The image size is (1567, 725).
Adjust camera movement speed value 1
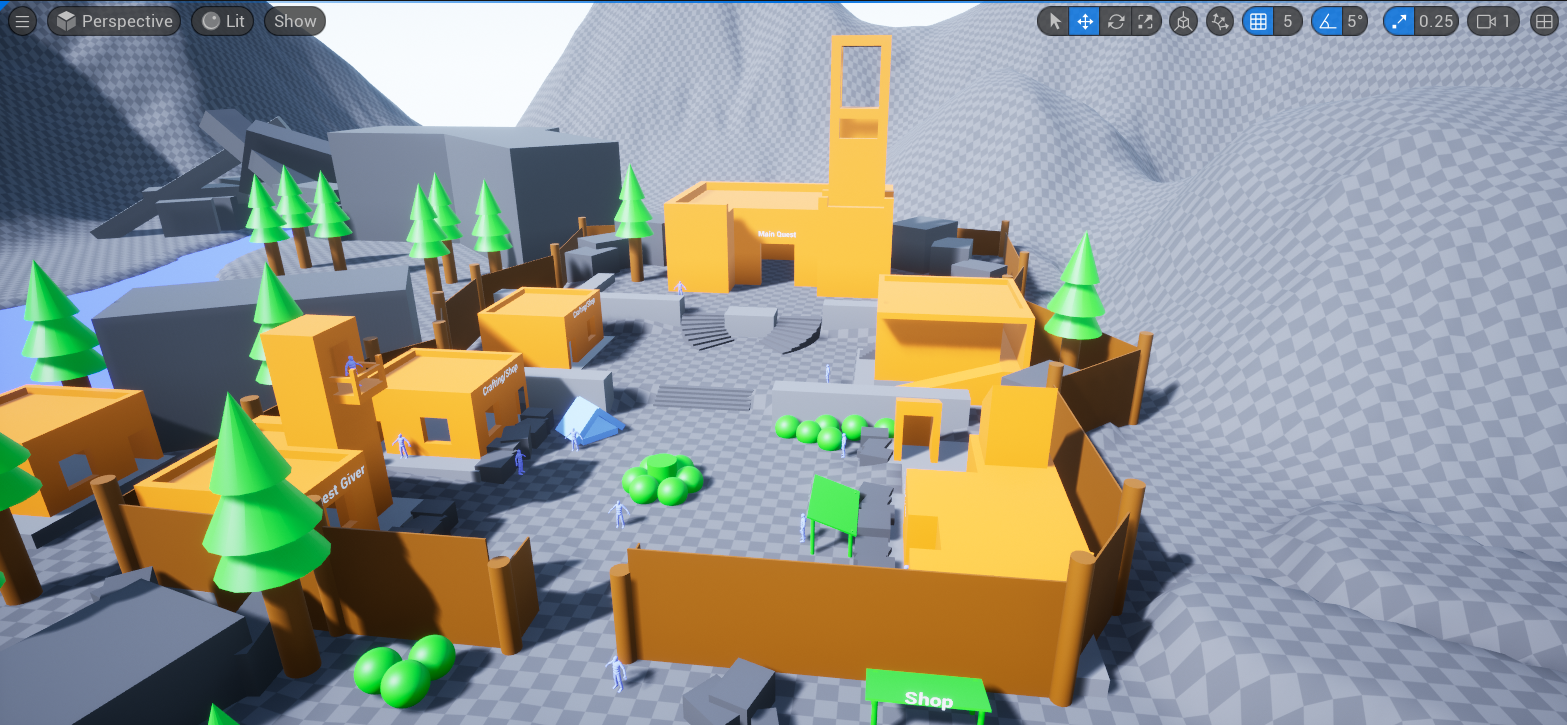(1506, 21)
